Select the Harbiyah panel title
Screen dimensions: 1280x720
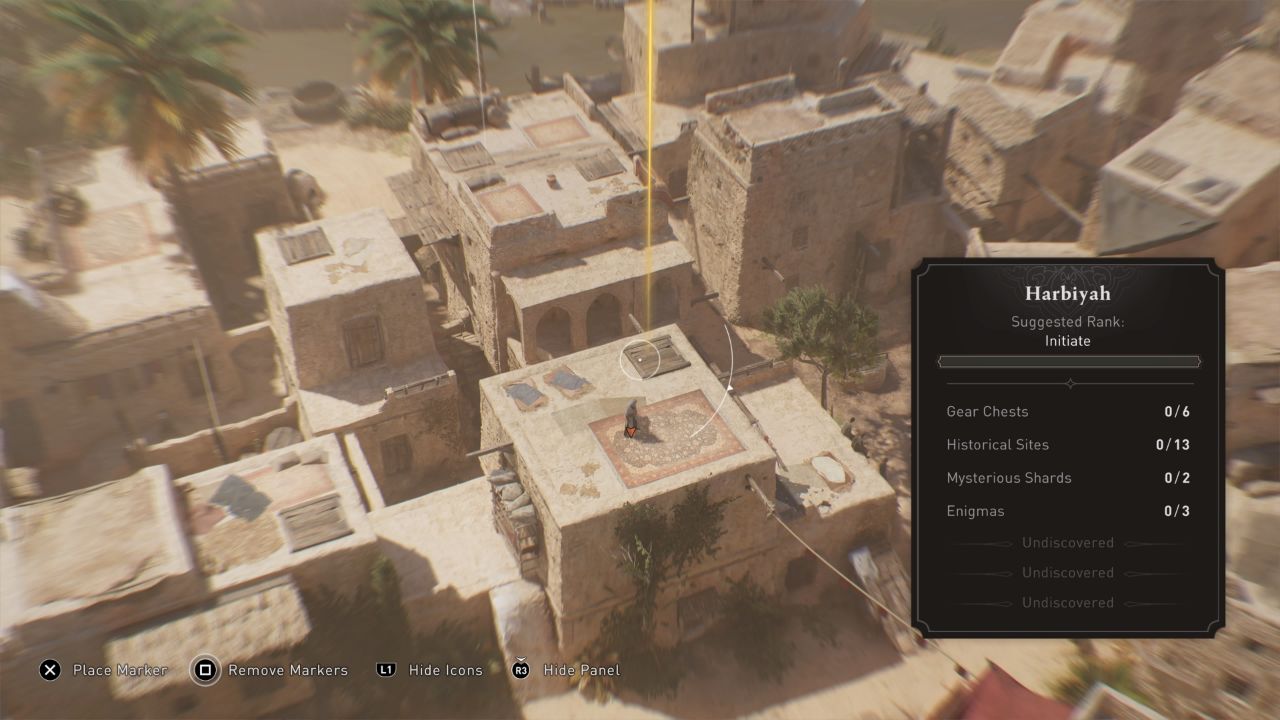(x=1069, y=293)
